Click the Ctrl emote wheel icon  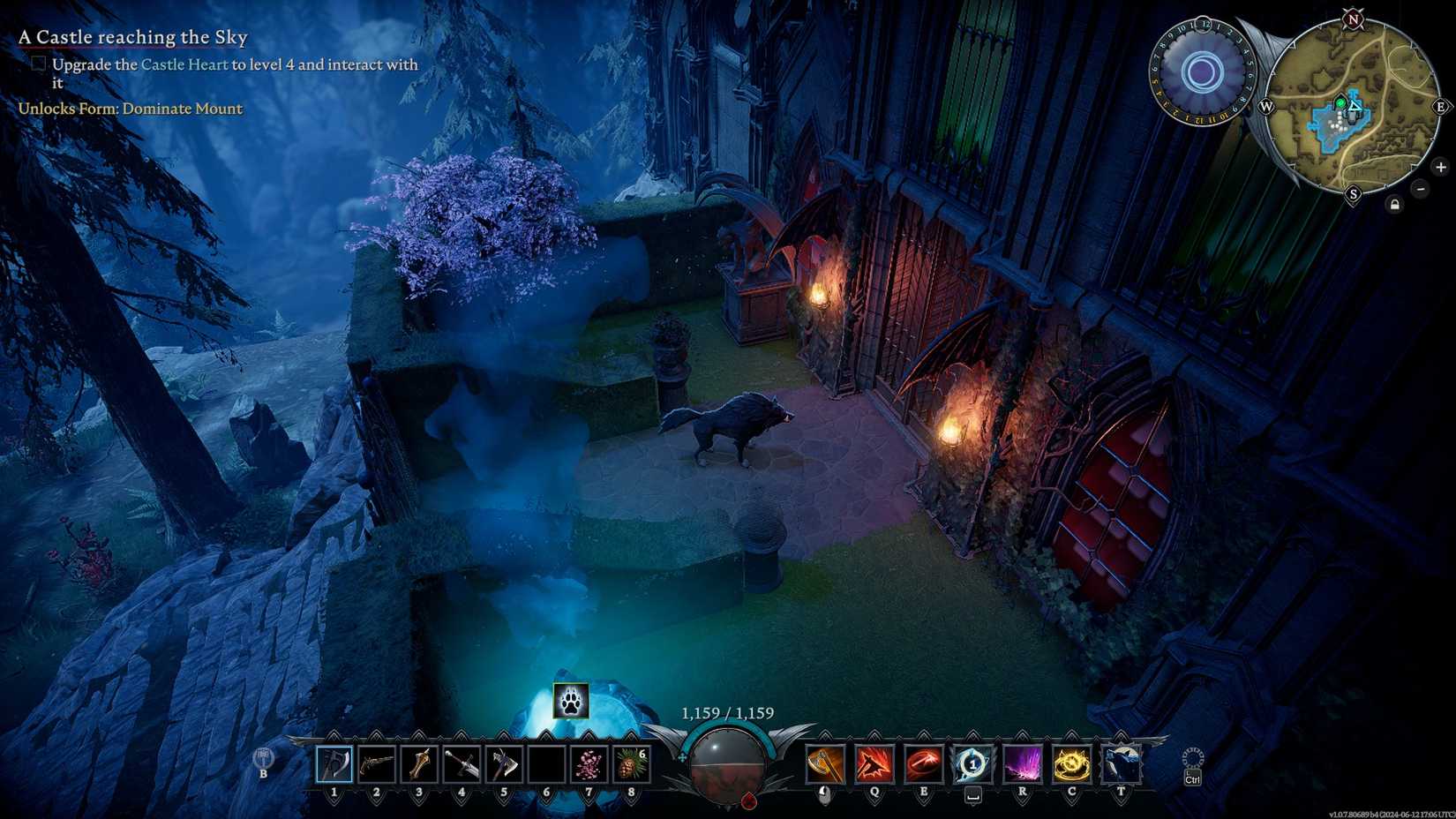(1191, 761)
